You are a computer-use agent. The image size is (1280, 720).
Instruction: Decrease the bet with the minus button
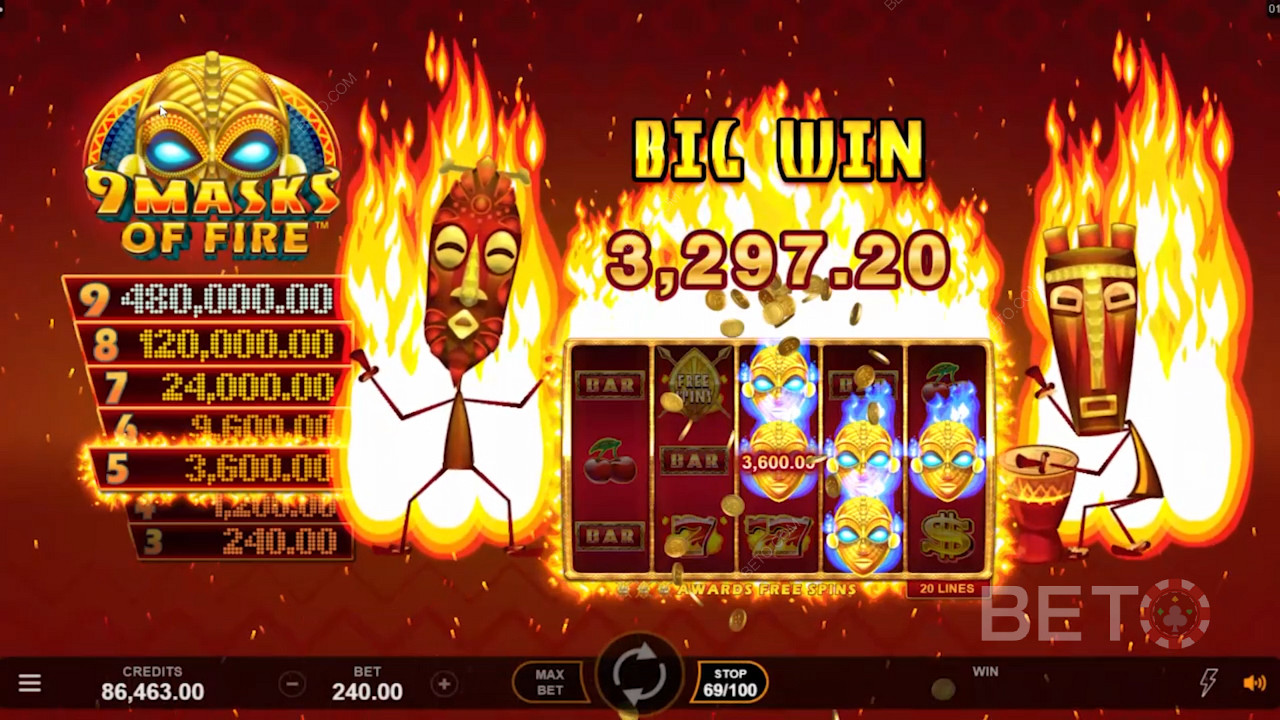[x=292, y=684]
